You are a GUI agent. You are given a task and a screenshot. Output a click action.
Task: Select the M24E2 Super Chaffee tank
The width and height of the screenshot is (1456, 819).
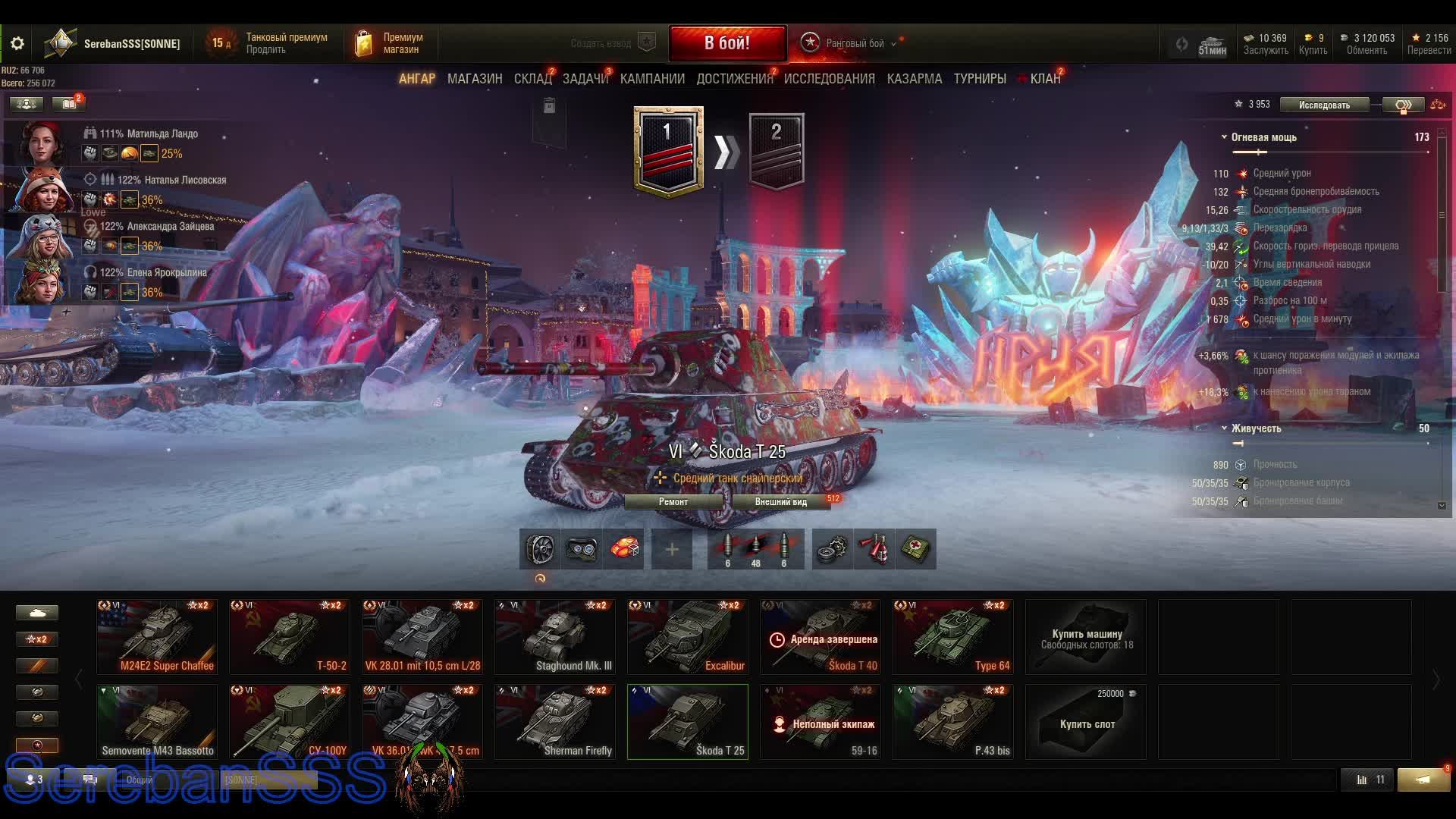(157, 637)
